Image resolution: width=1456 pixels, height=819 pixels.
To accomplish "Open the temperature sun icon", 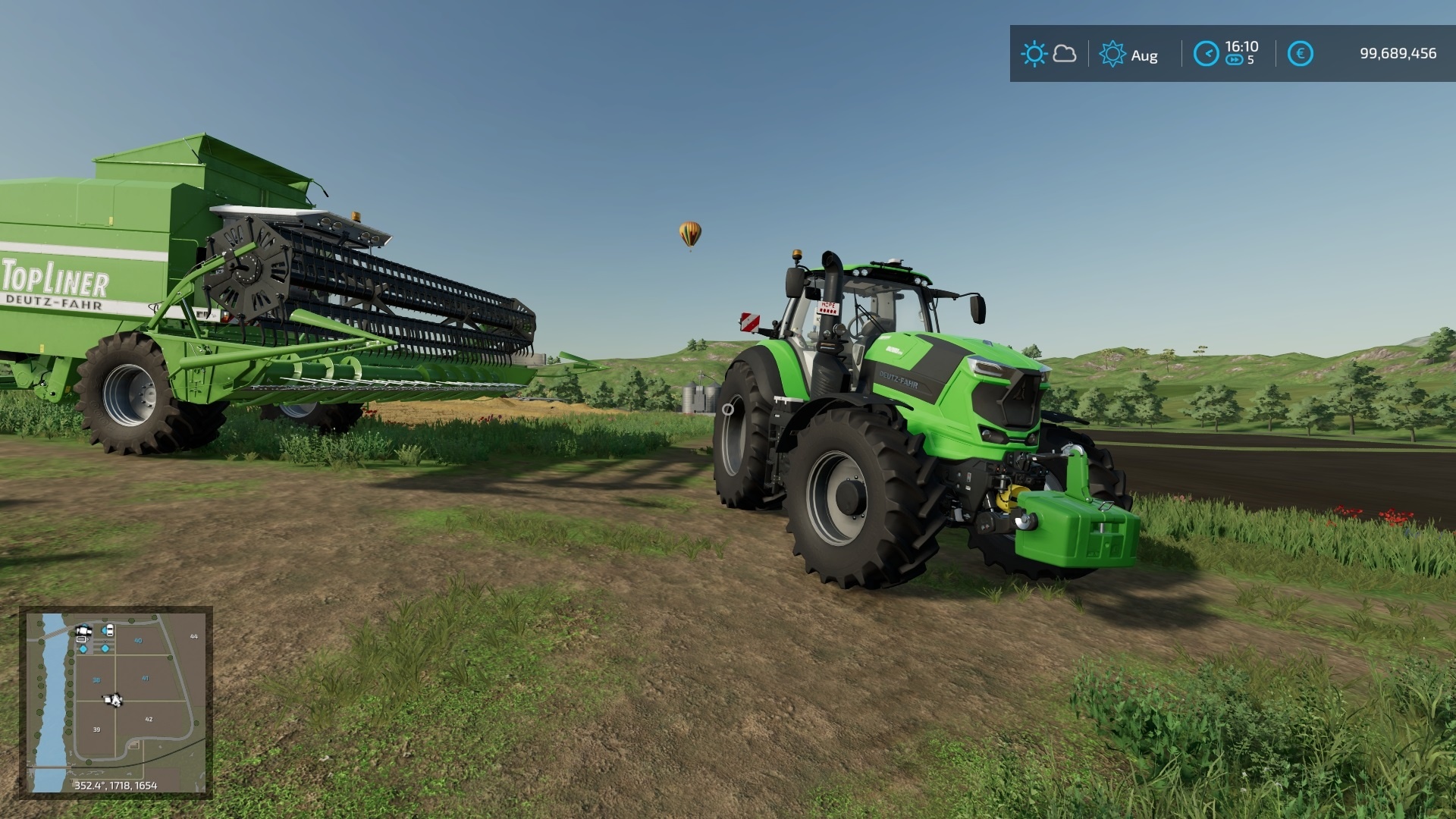I will tap(1112, 53).
